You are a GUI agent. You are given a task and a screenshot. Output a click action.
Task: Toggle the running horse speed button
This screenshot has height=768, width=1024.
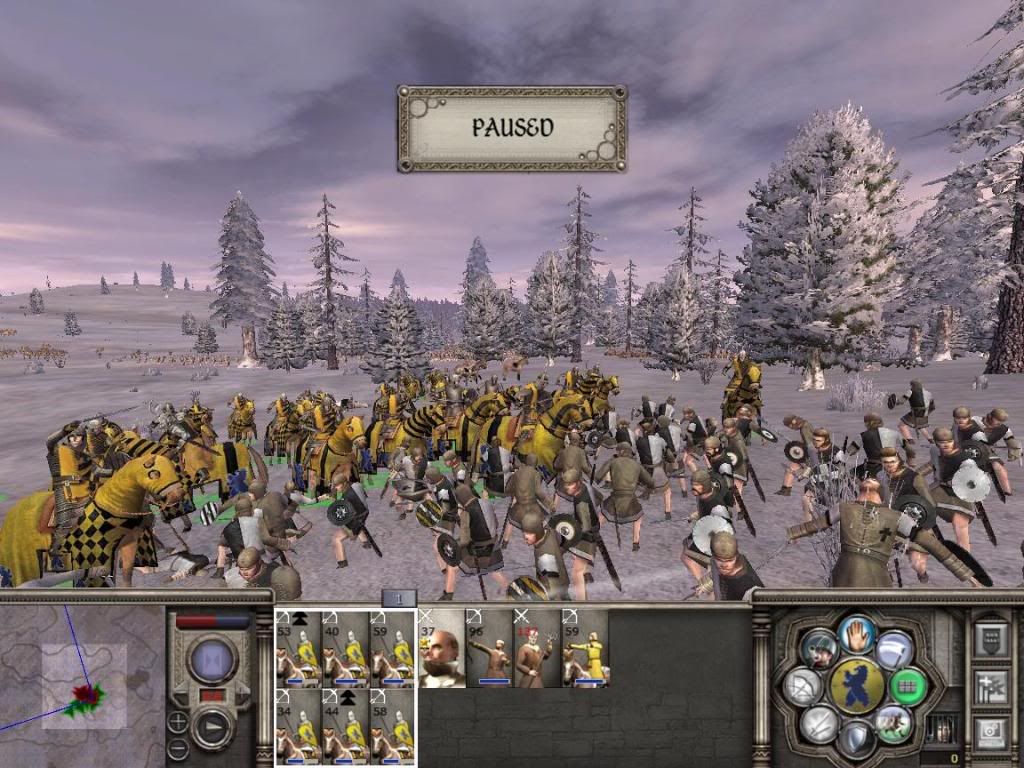click(894, 722)
